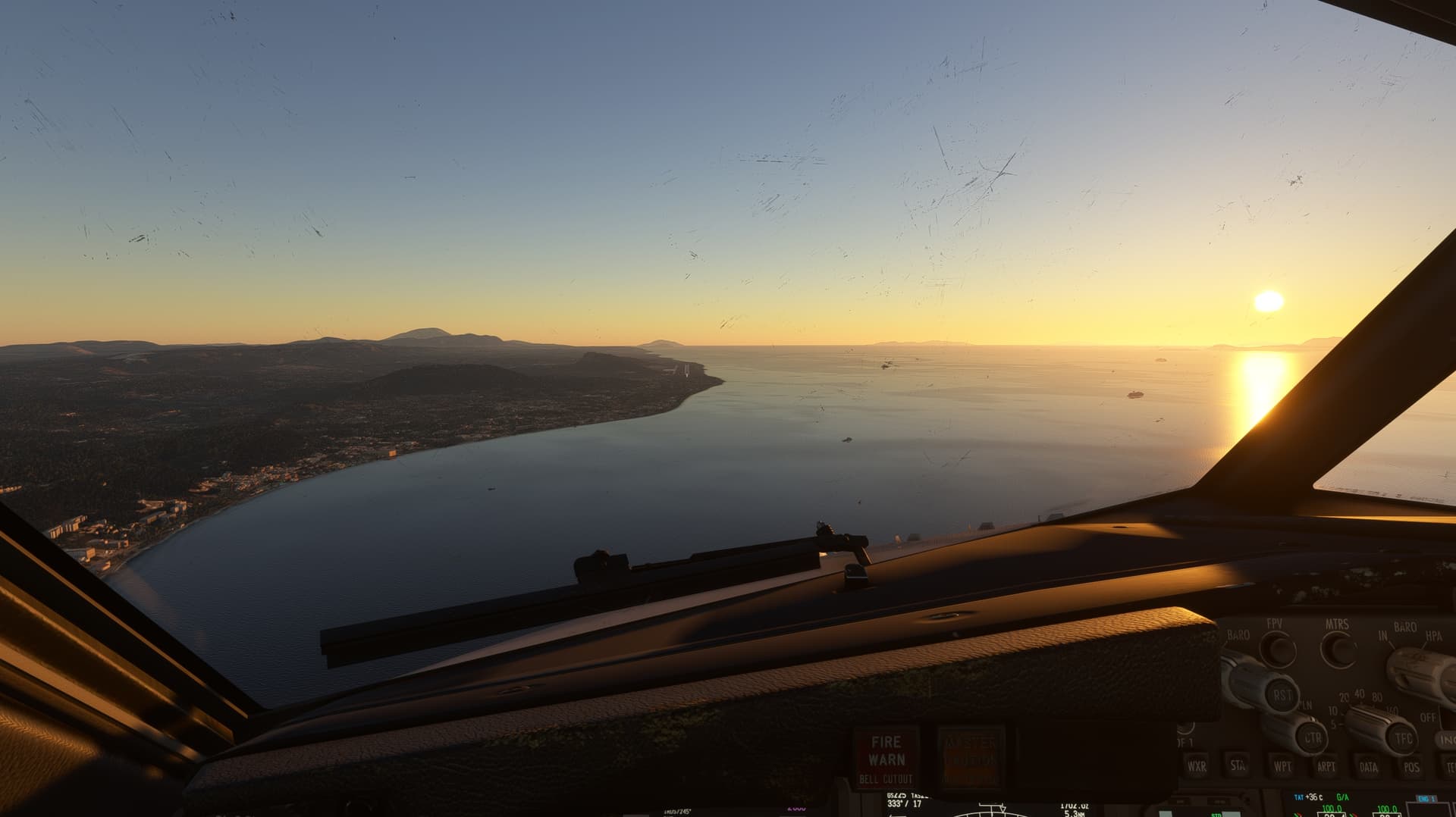Viewport: 1456px width, 817px height.
Task: Toggle the STA stations display button
Action: coord(1239,765)
